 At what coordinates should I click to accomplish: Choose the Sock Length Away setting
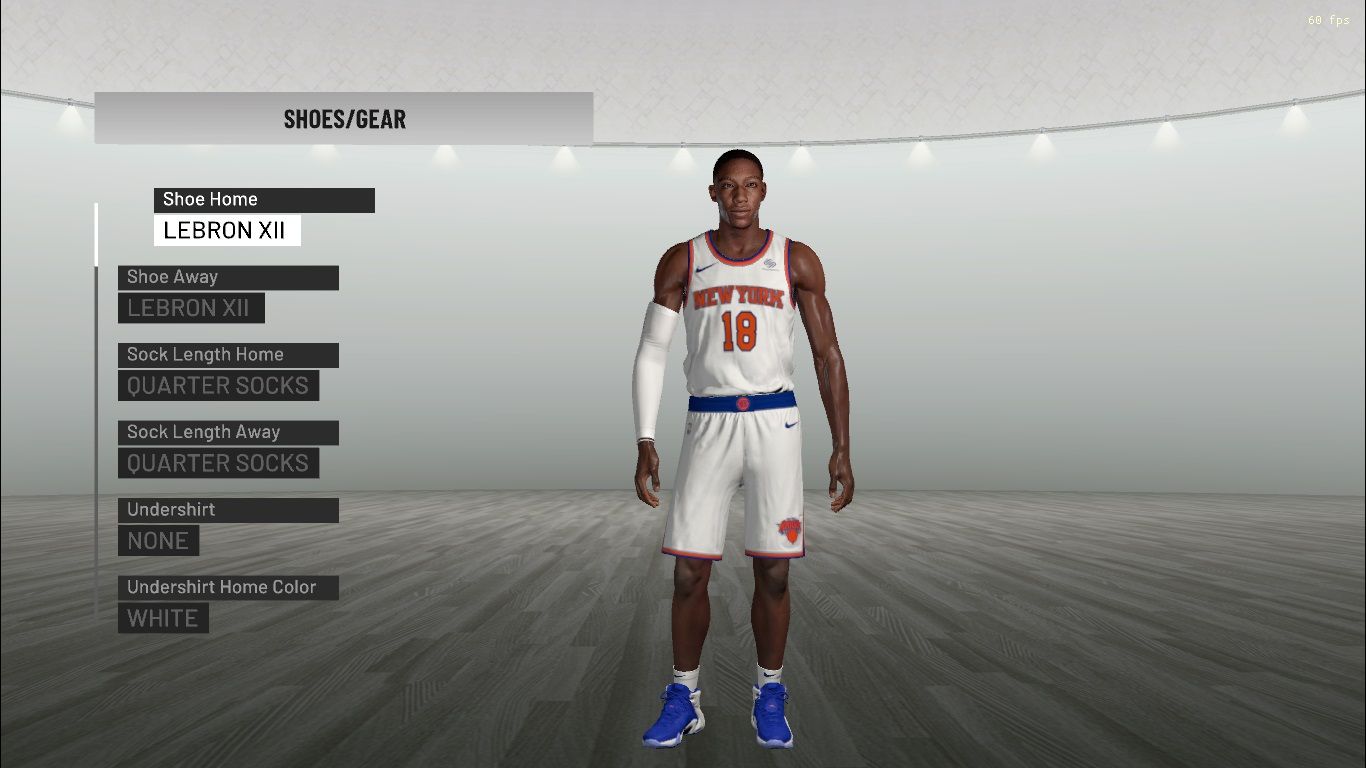point(228,433)
